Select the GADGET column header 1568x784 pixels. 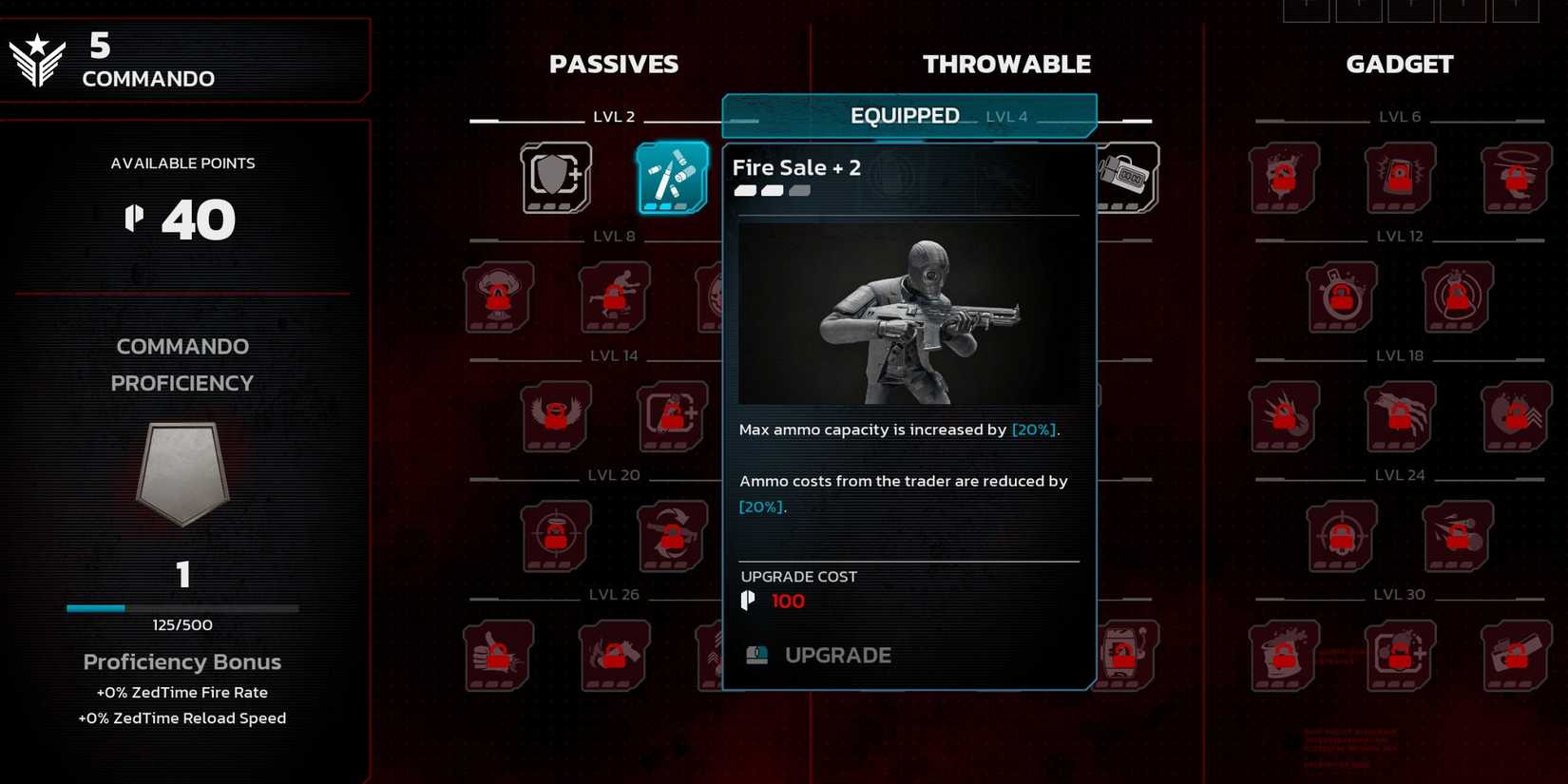pos(1399,64)
